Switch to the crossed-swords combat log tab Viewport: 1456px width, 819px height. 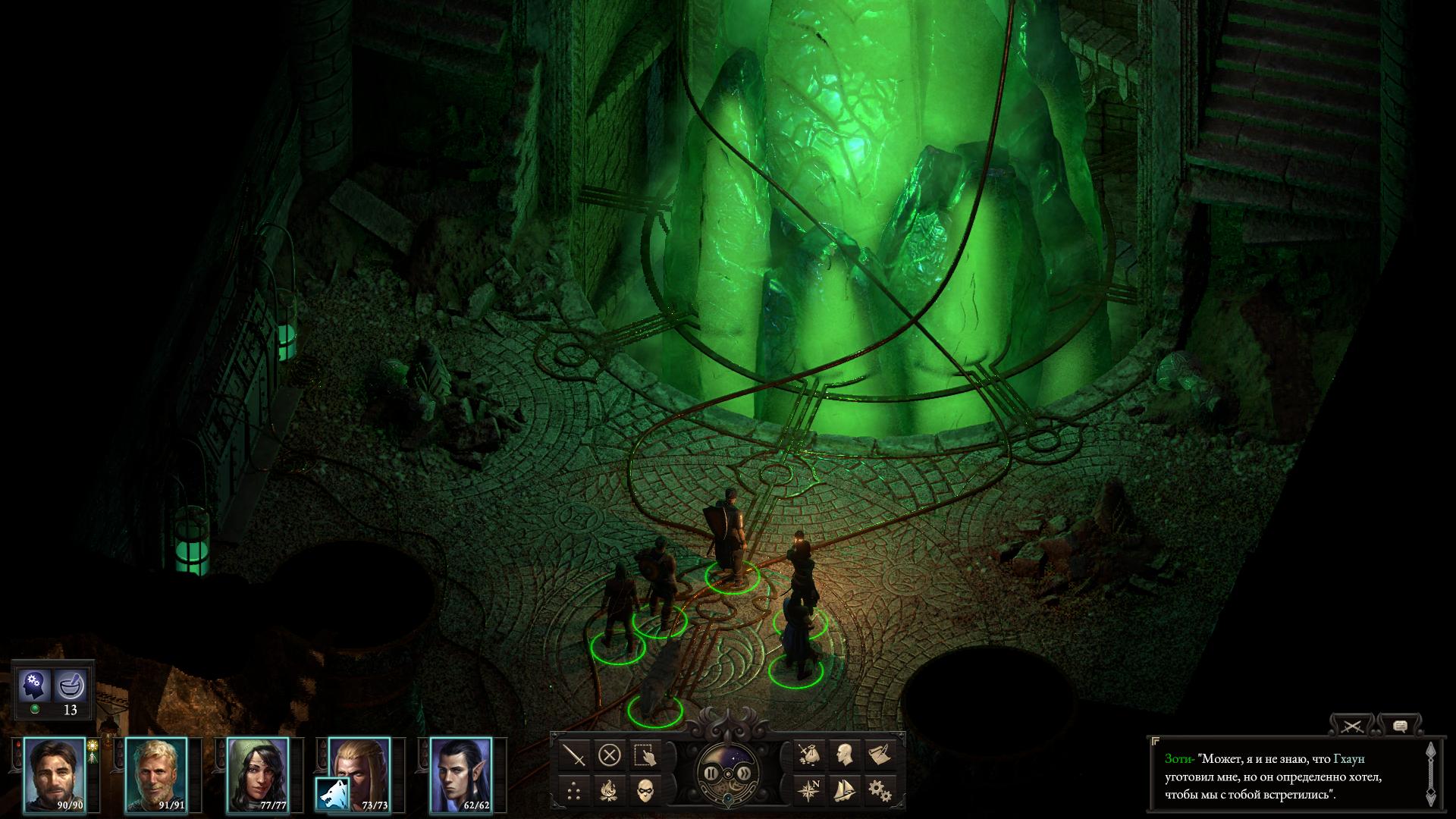tap(1353, 726)
